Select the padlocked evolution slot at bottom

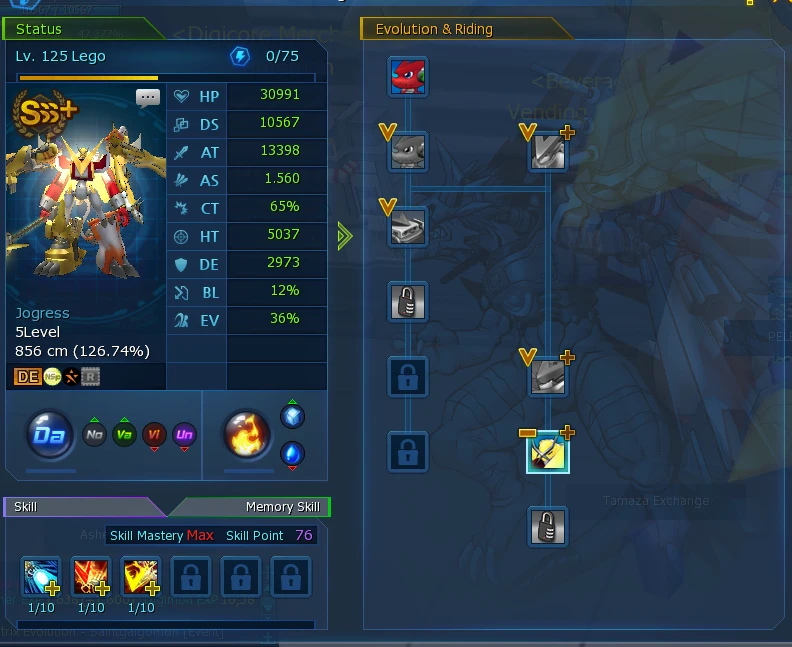(548, 526)
